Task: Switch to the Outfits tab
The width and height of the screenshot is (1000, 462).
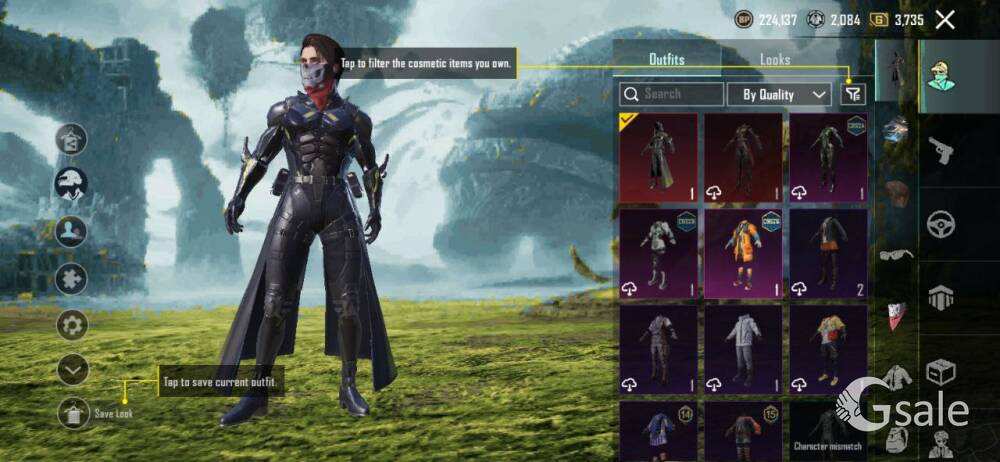Action: 667,59
